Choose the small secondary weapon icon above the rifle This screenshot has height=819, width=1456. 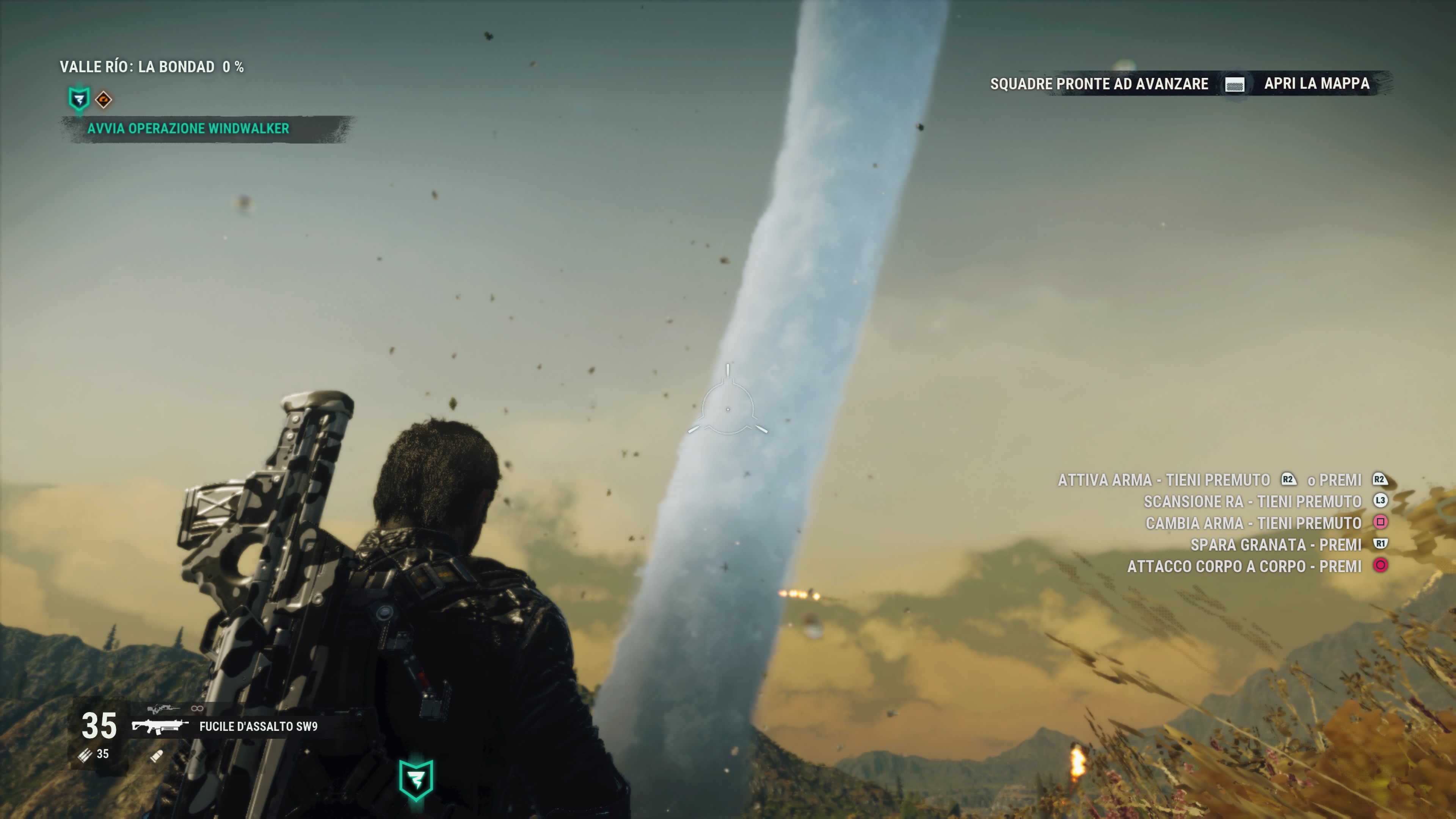pos(163,709)
